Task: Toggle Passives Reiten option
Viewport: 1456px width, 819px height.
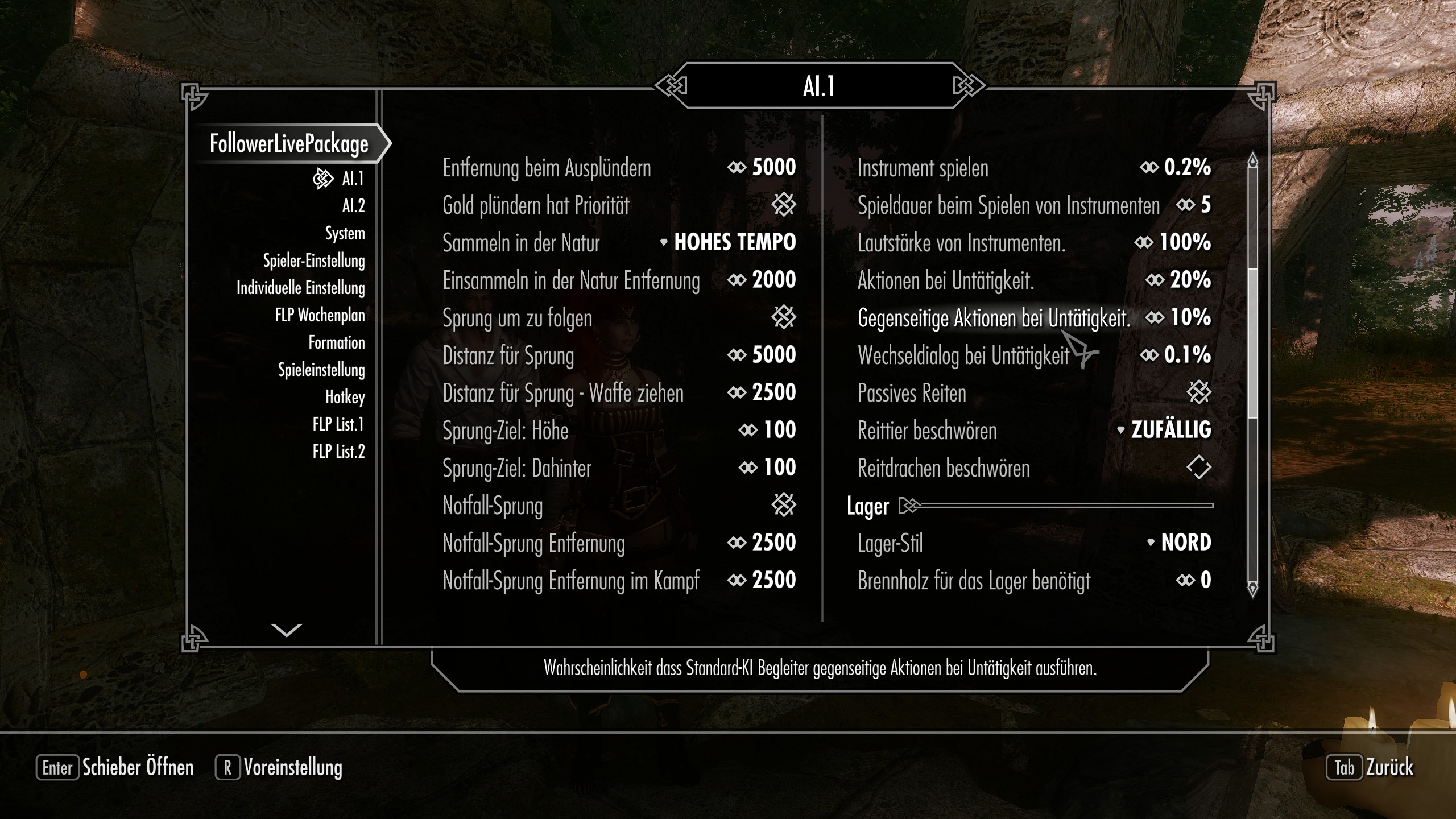Action: [1199, 393]
